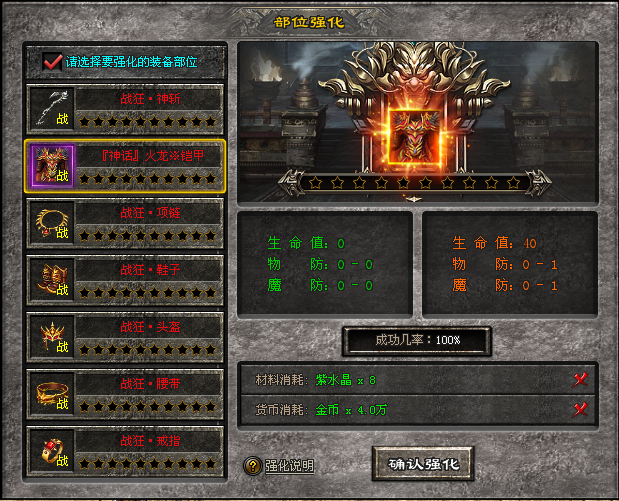Select the 战狂·神斩 weapon row

tap(124, 109)
